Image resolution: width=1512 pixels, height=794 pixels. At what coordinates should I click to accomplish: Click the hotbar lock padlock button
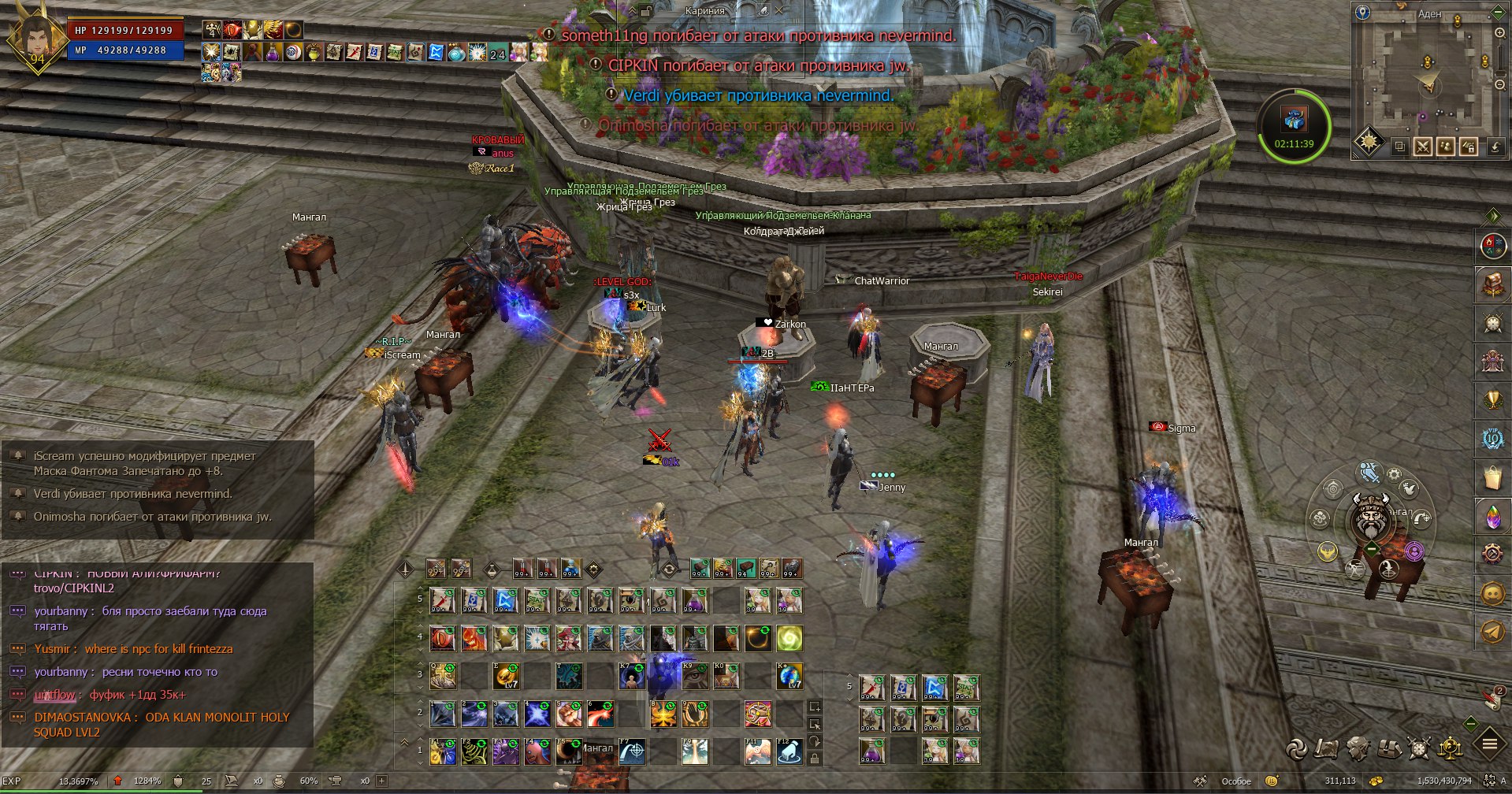click(815, 759)
